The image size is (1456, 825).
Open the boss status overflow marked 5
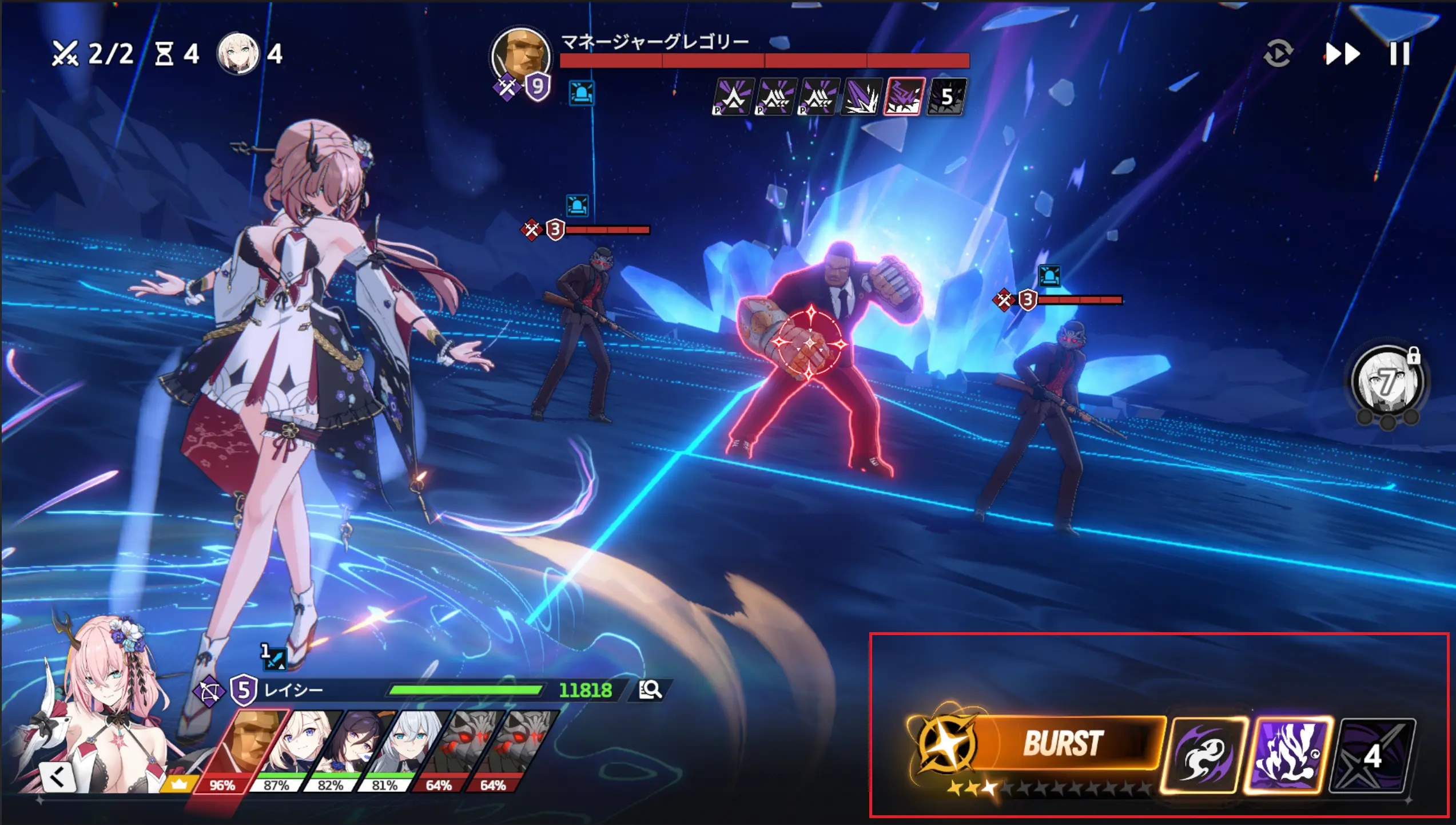point(946,97)
